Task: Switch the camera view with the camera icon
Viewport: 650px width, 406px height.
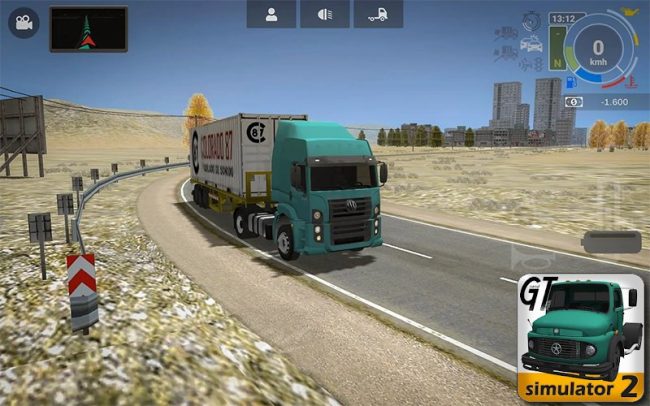Action: click(21, 21)
